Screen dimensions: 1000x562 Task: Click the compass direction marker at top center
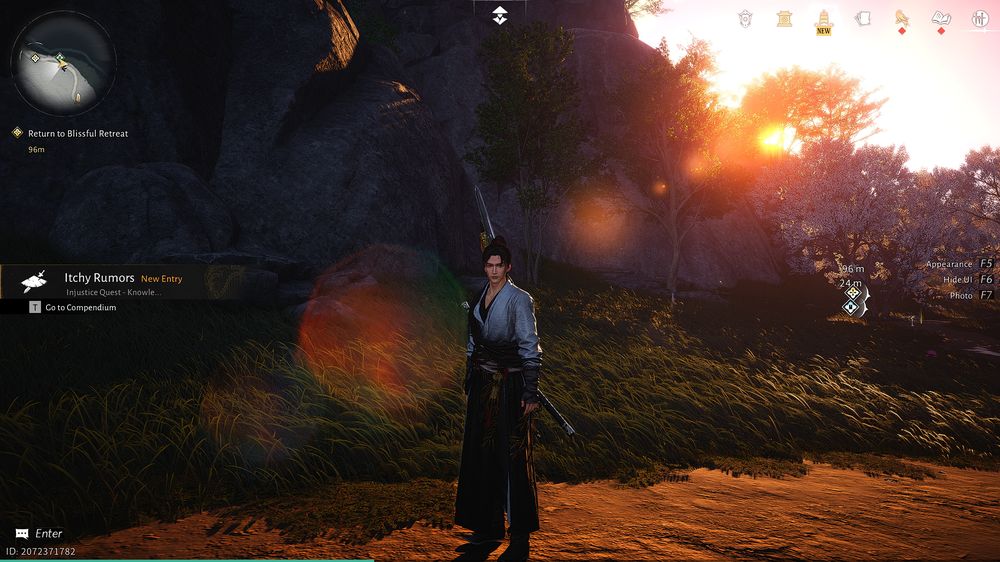(500, 14)
